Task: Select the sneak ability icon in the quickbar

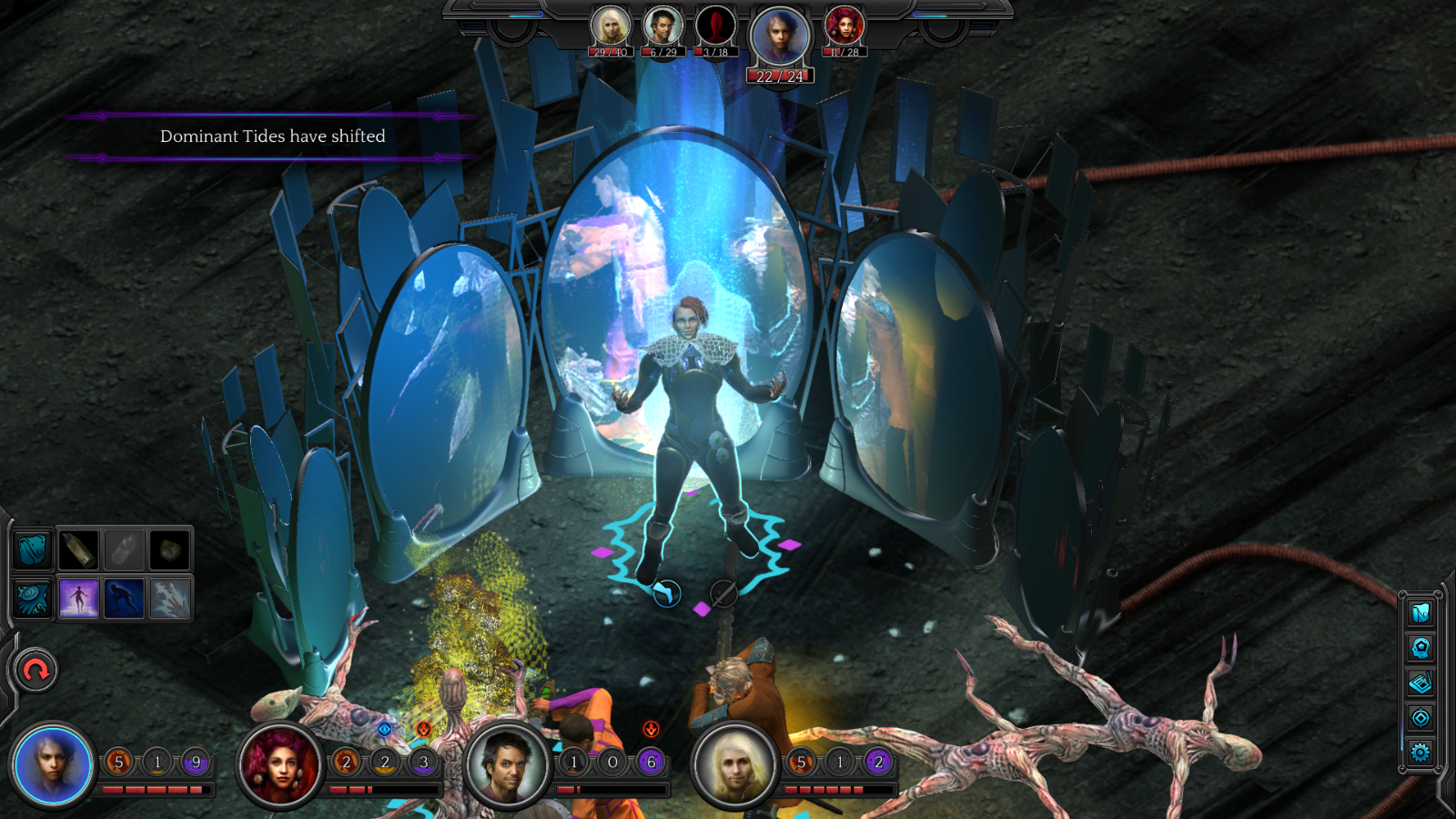Action: tap(125, 599)
